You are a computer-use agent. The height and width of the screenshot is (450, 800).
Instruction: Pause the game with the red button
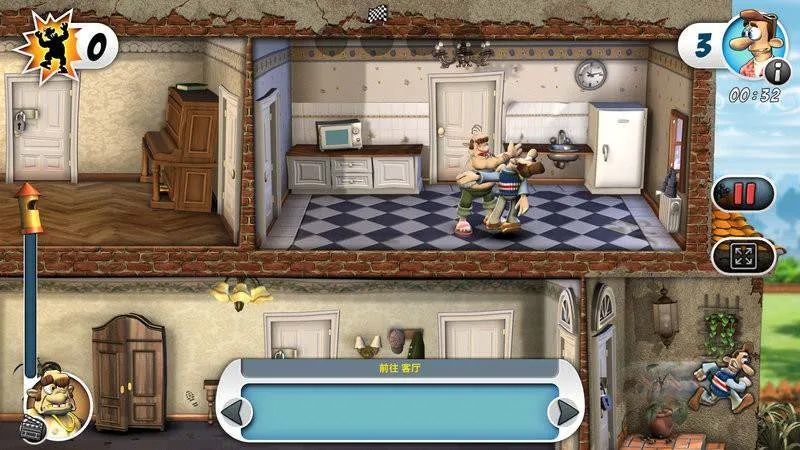click(743, 193)
